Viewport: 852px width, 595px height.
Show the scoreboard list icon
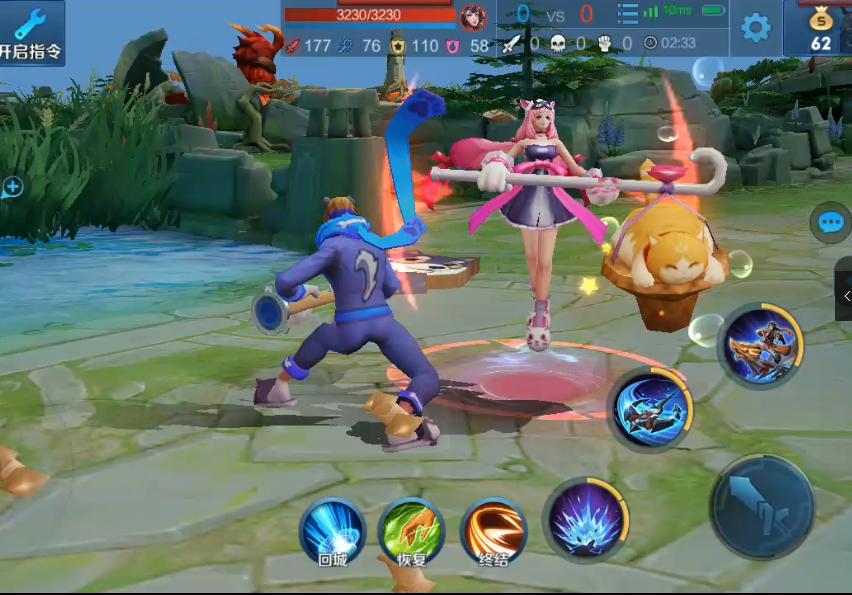click(627, 14)
